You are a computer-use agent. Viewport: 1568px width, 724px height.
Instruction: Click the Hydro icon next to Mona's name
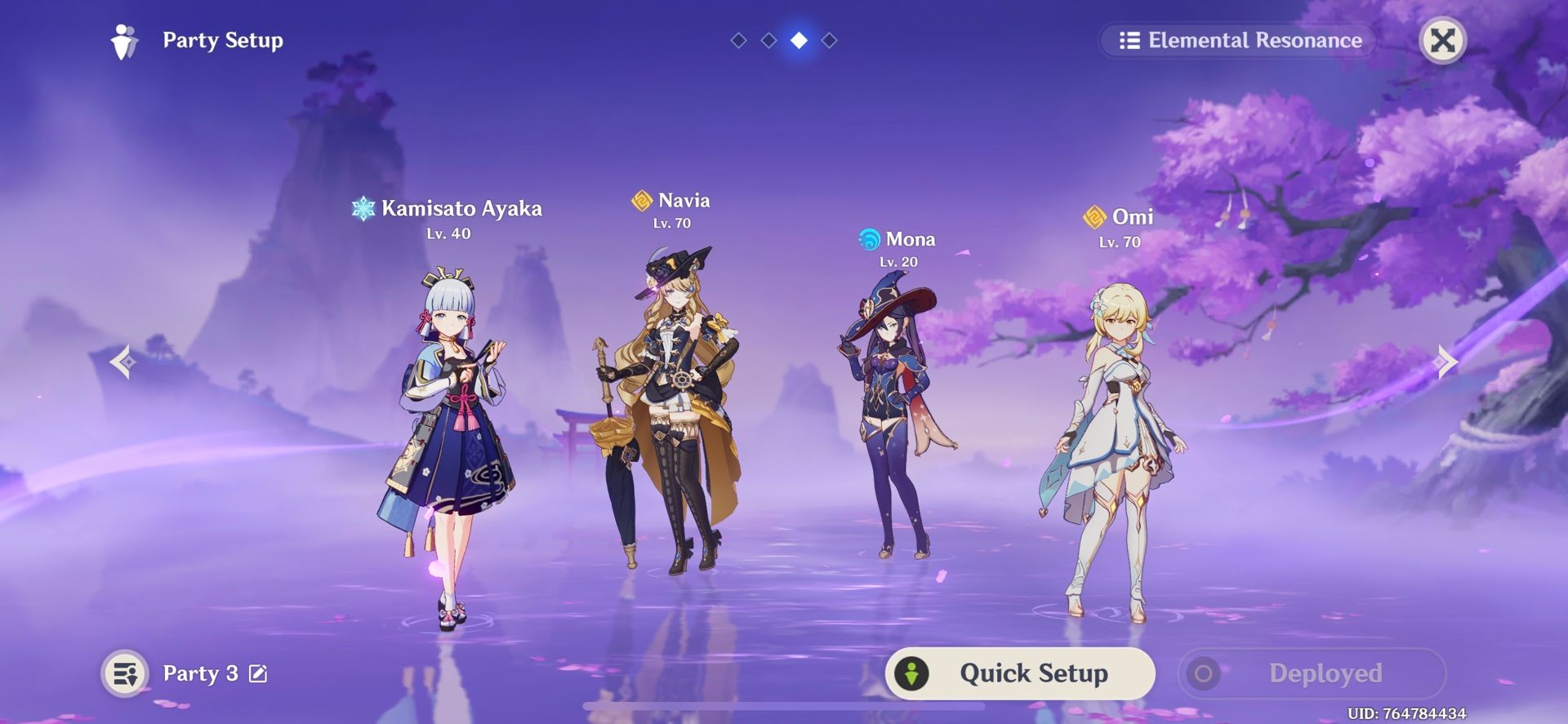tap(869, 239)
